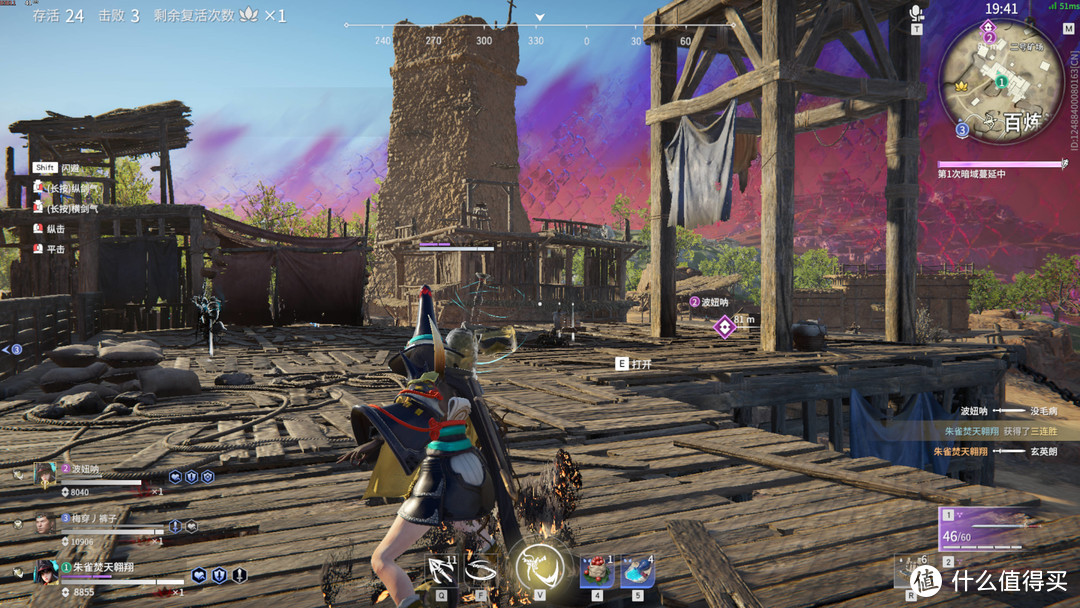
Task: Select the blue armor powder item
Action: pos(637,571)
